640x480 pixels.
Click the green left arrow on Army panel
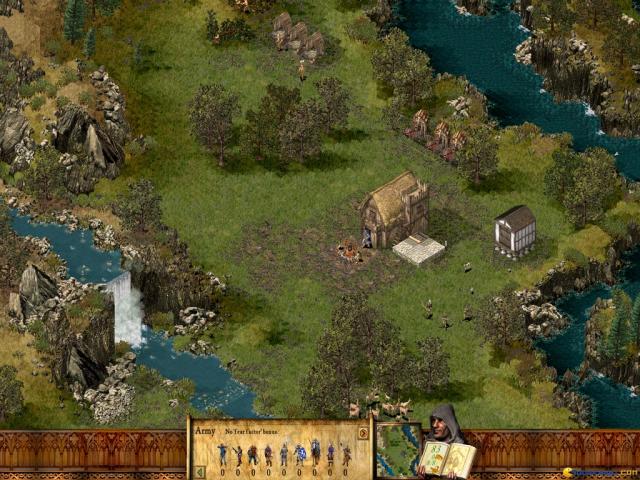[198, 472]
